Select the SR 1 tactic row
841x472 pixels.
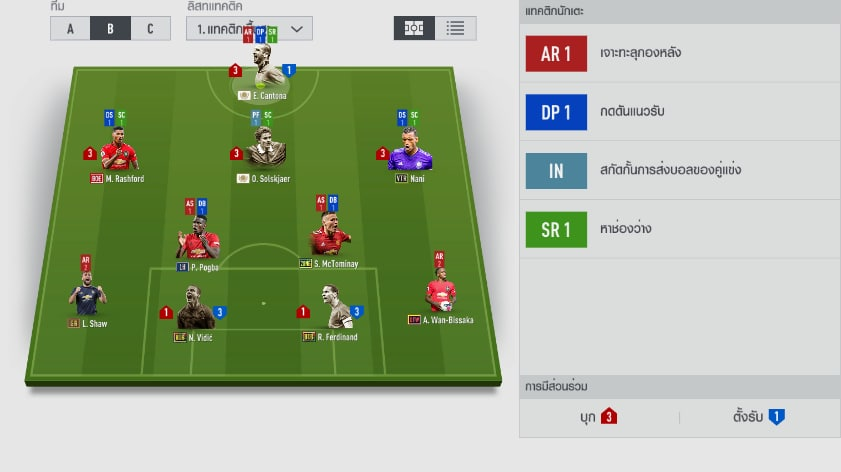point(680,229)
